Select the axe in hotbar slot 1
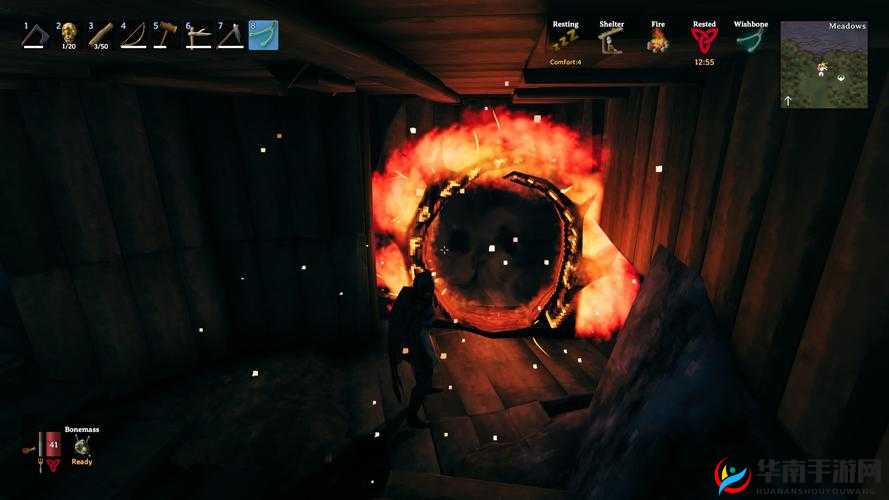This screenshot has width=889, height=500. pos(36,36)
